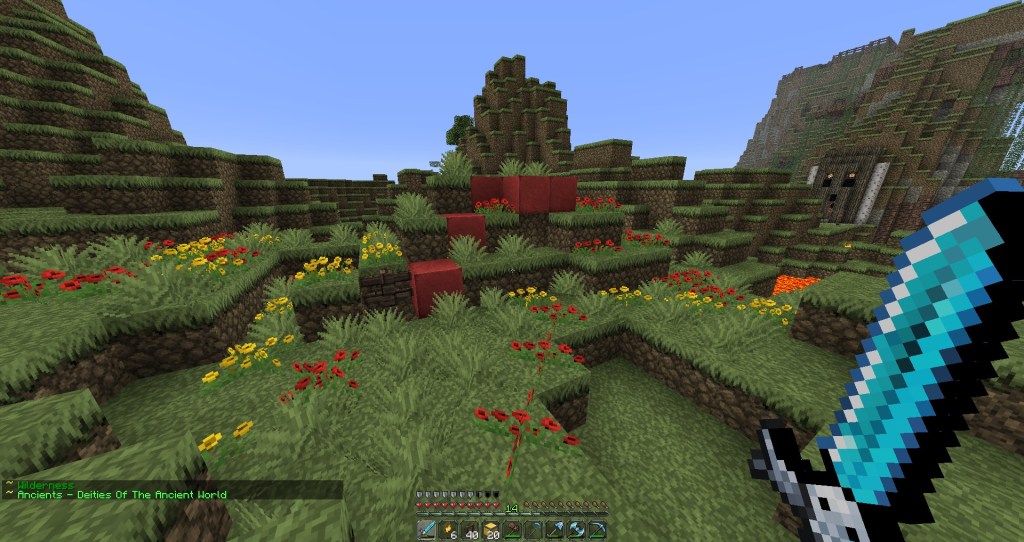Image resolution: width=1024 pixels, height=542 pixels.
Task: Pick the brown-headed tool in the hotbar
Action: tap(512, 530)
